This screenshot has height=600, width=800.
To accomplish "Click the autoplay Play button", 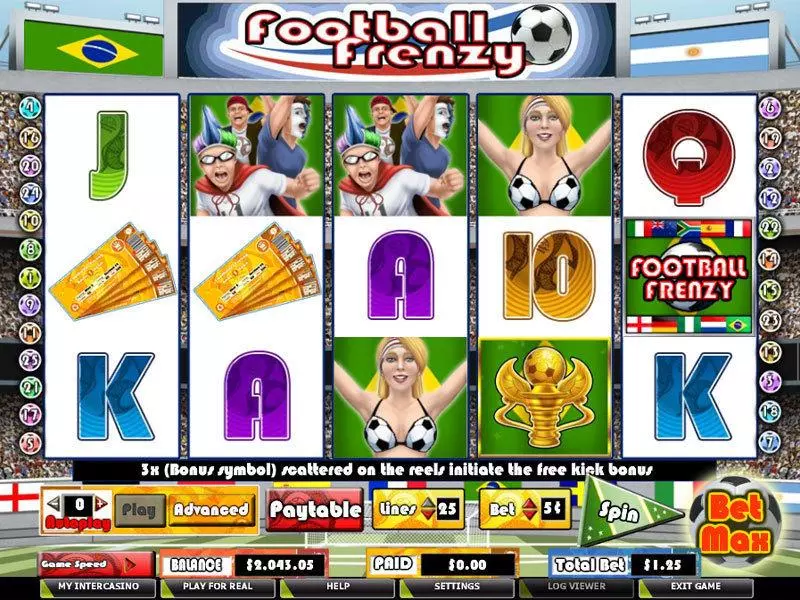I will pyautogui.click(x=138, y=509).
